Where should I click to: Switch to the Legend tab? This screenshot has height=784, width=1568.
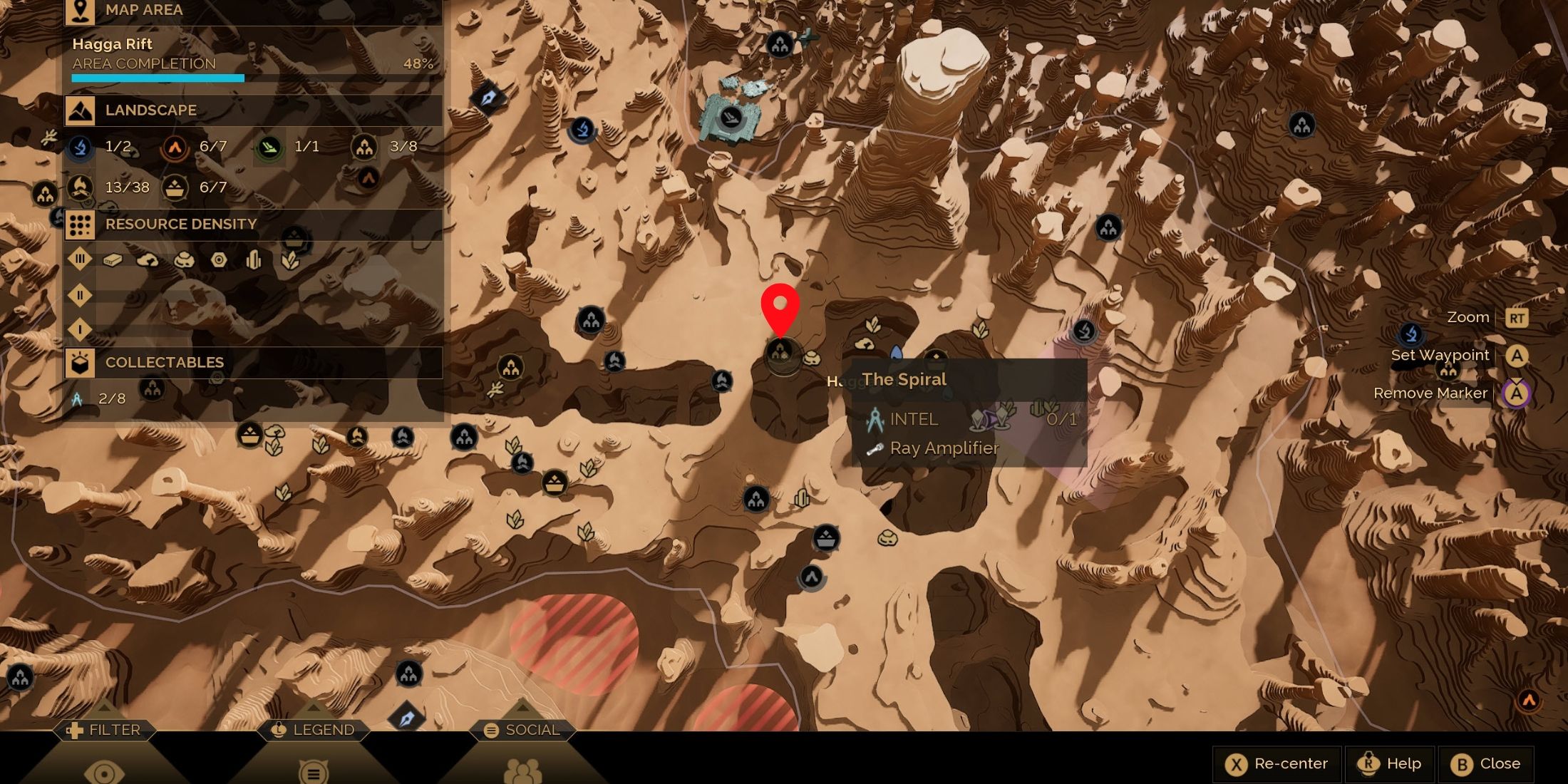point(314,730)
